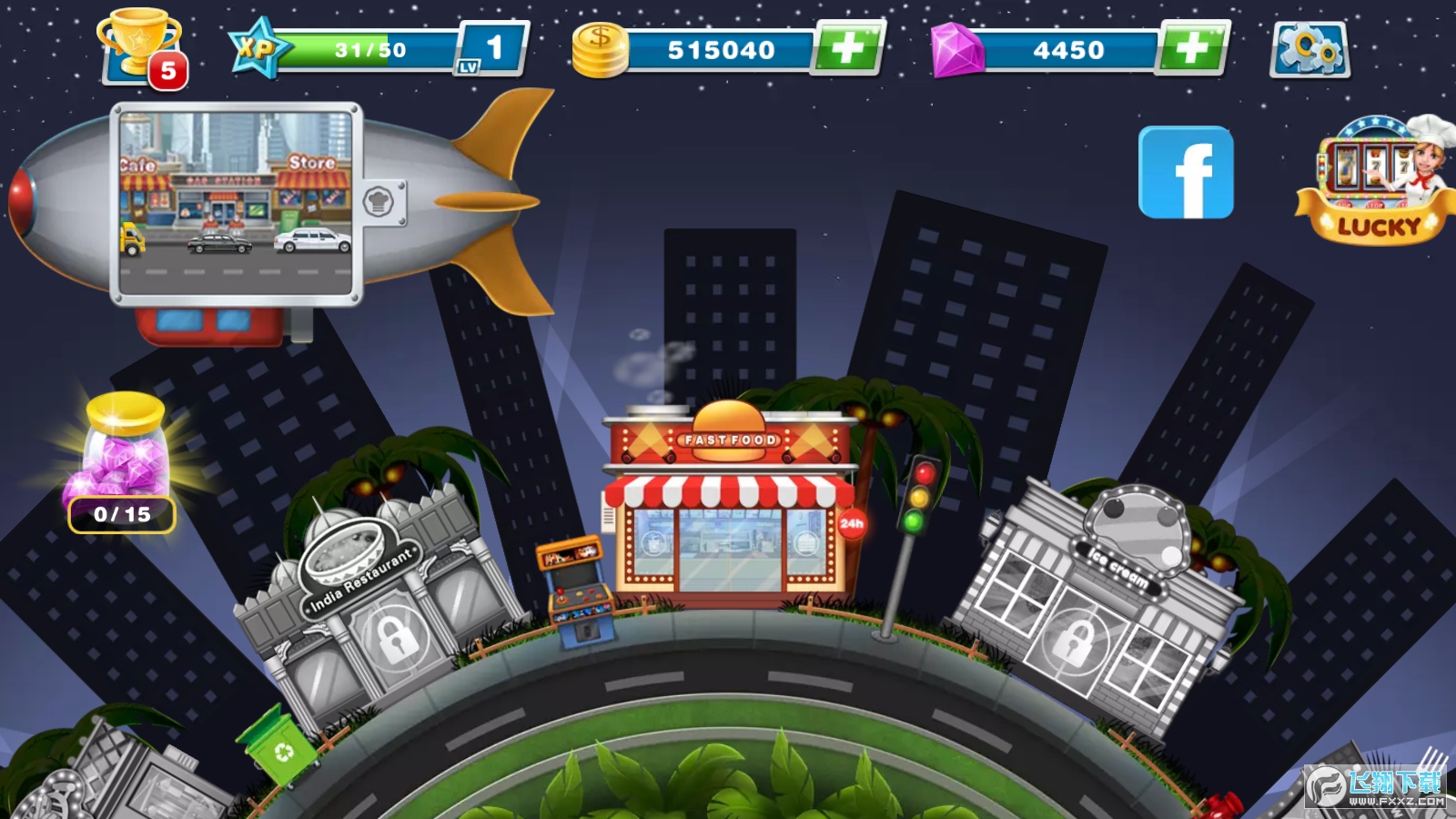This screenshot has height=819, width=1456.
Task: Add more gold coins with the plus button
Action: 848,47
